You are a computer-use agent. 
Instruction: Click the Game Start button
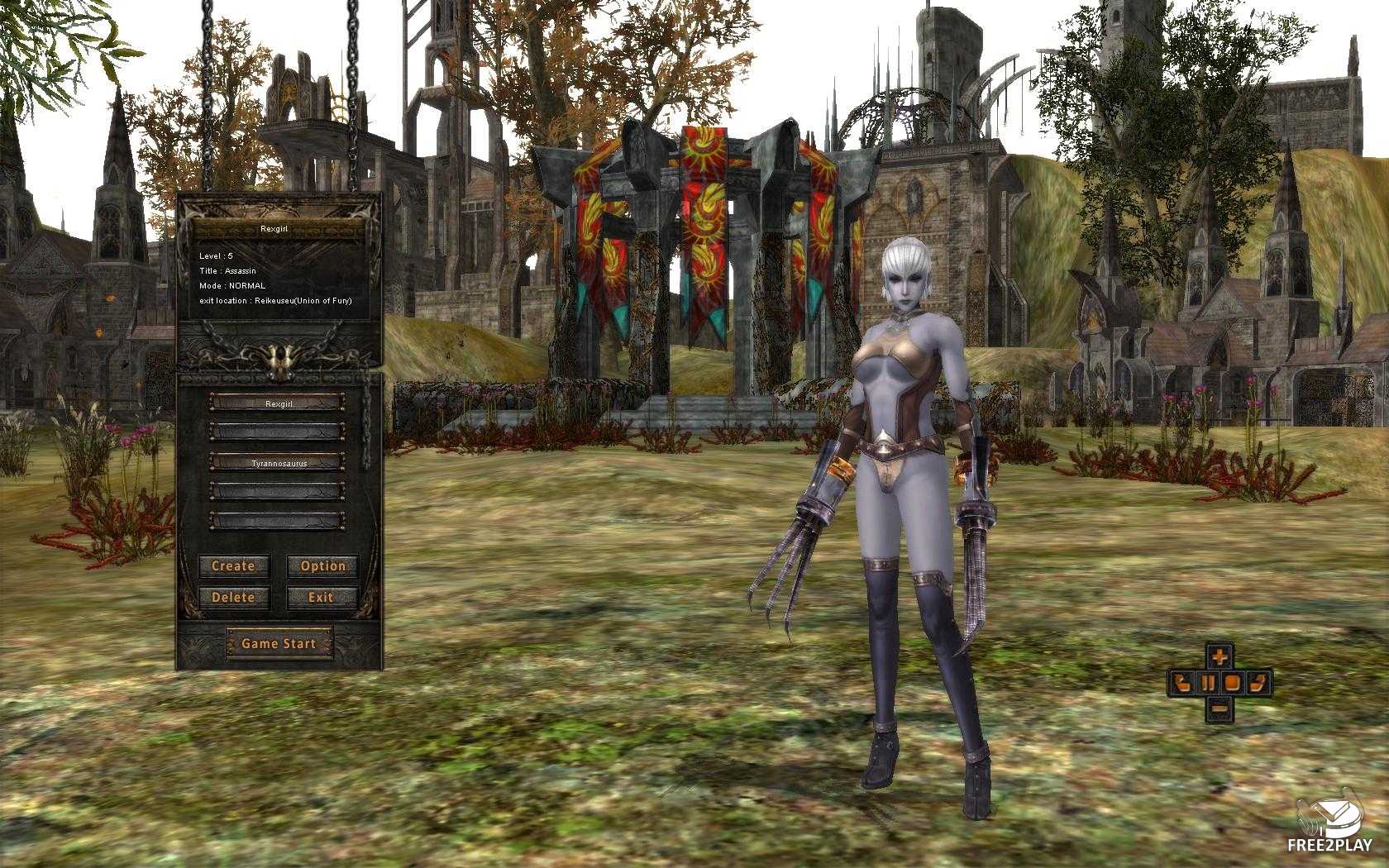[x=279, y=643]
